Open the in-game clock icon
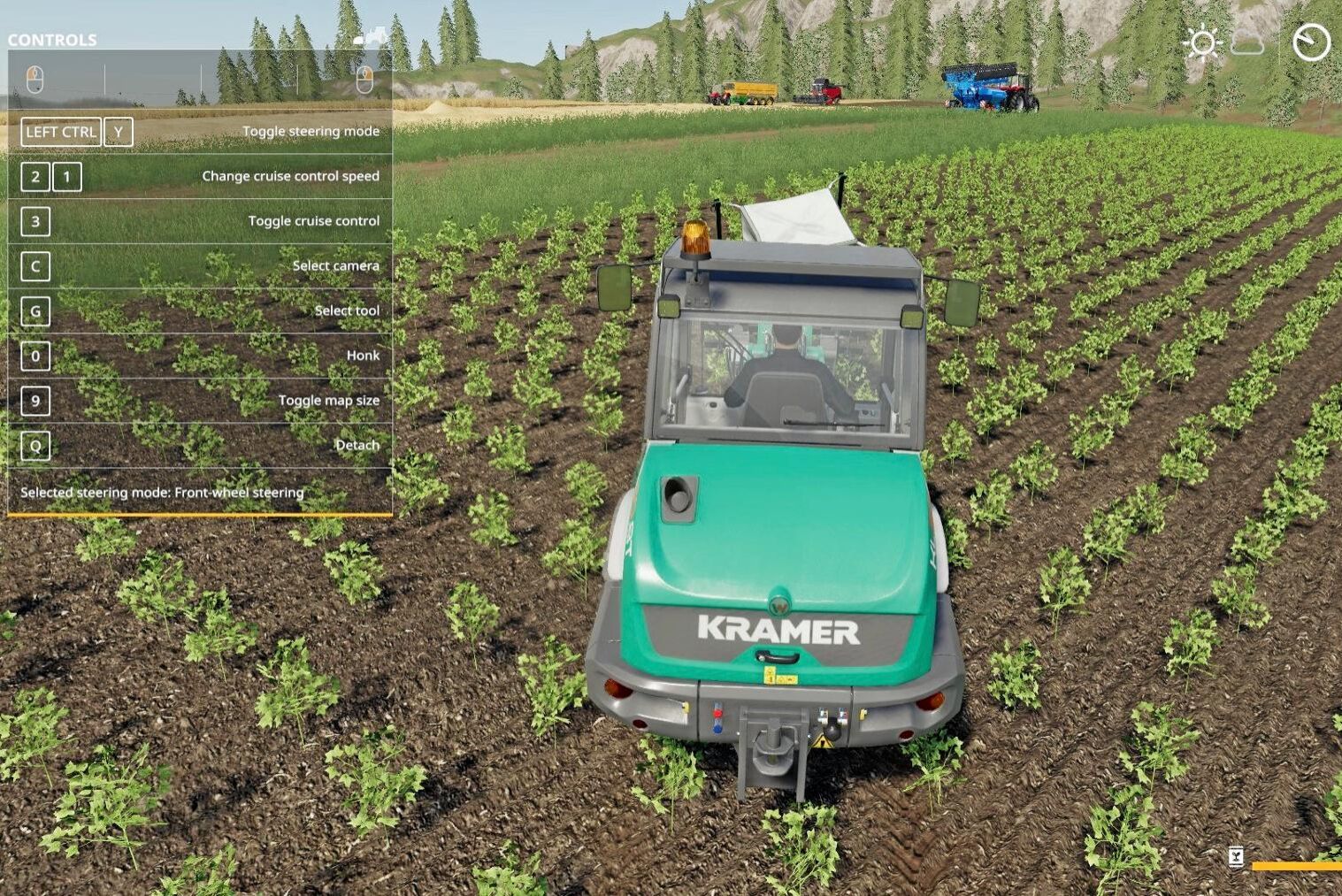Image resolution: width=1342 pixels, height=896 pixels. coord(1311,40)
